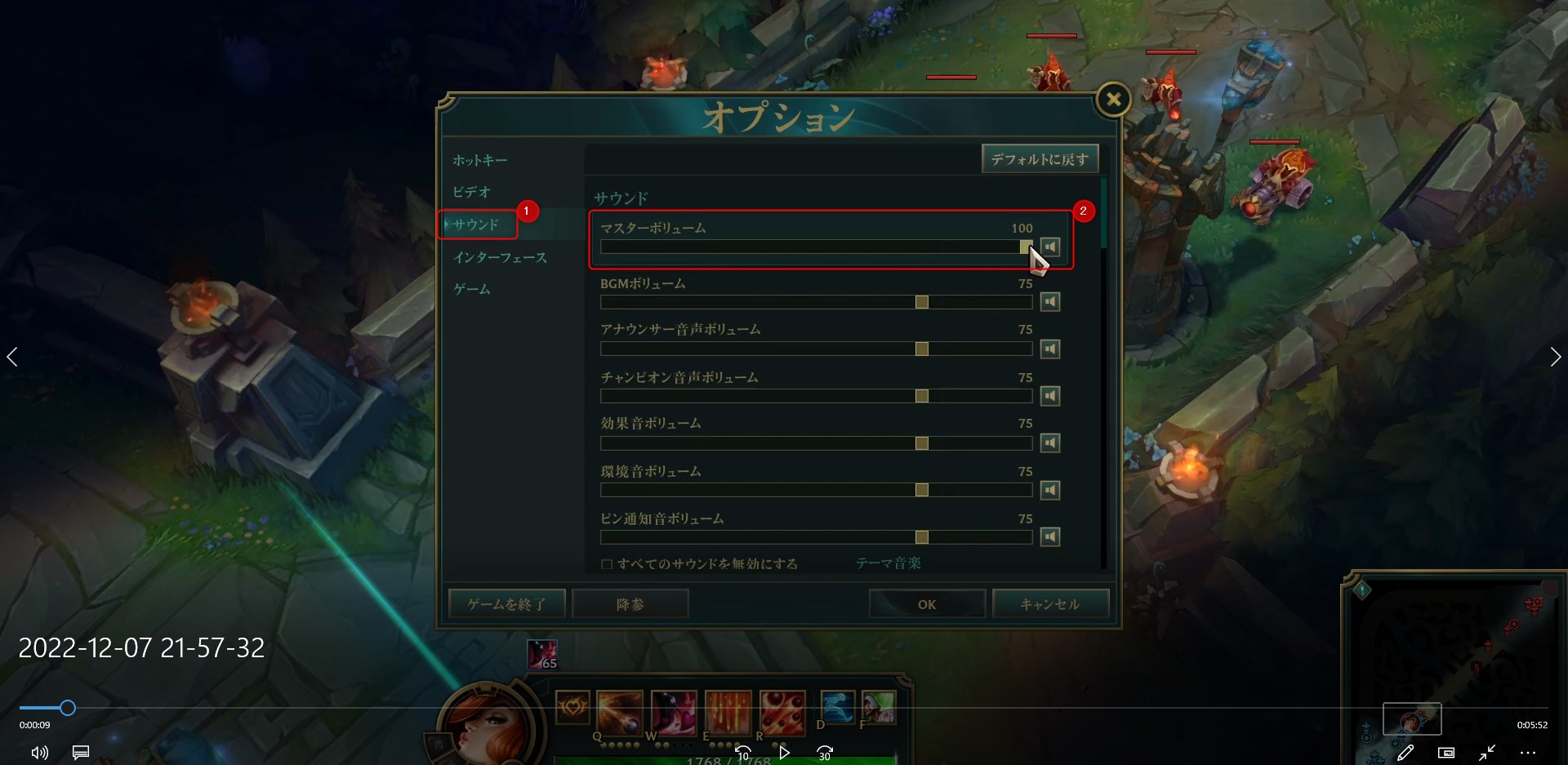Mute BGM using its speaker icon
The width and height of the screenshot is (1568, 765).
(x=1050, y=301)
